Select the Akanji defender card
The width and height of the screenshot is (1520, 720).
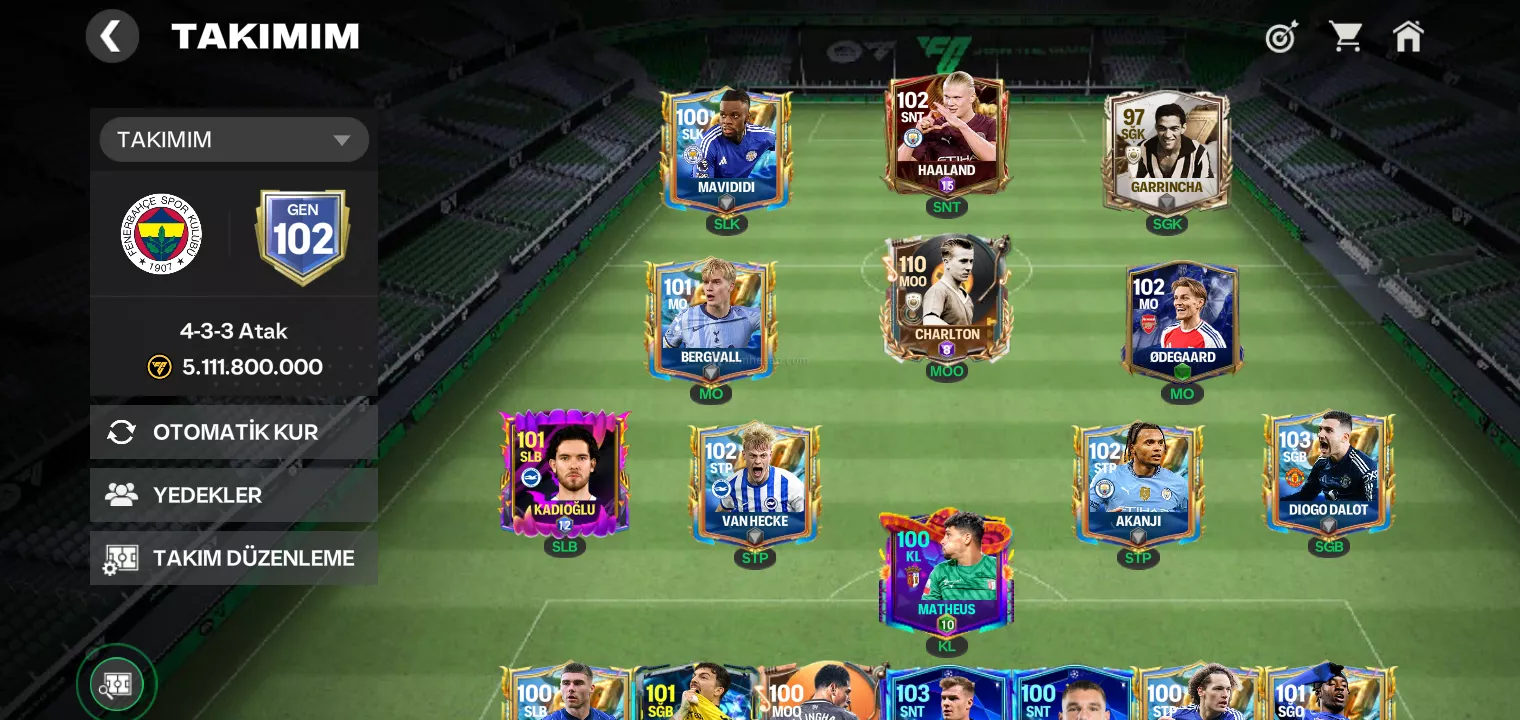(x=1138, y=483)
